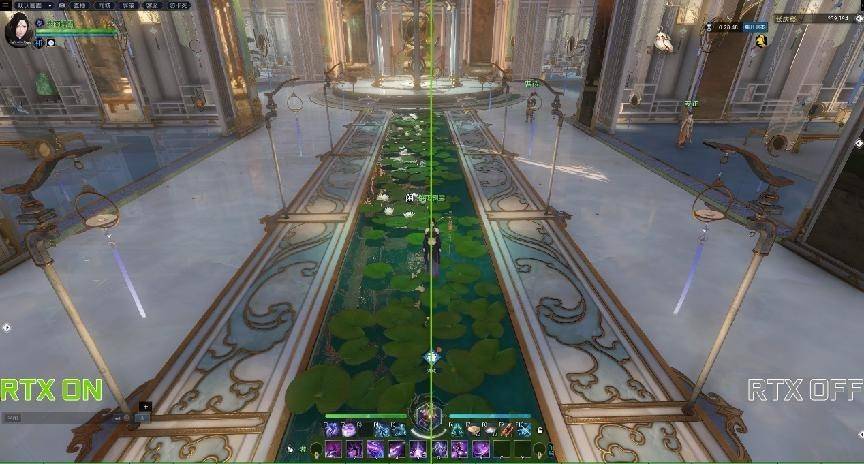Viewport: 864px width, 464px height.
Task: Toggle the hotbar lock icon
Action: (x=540, y=430)
